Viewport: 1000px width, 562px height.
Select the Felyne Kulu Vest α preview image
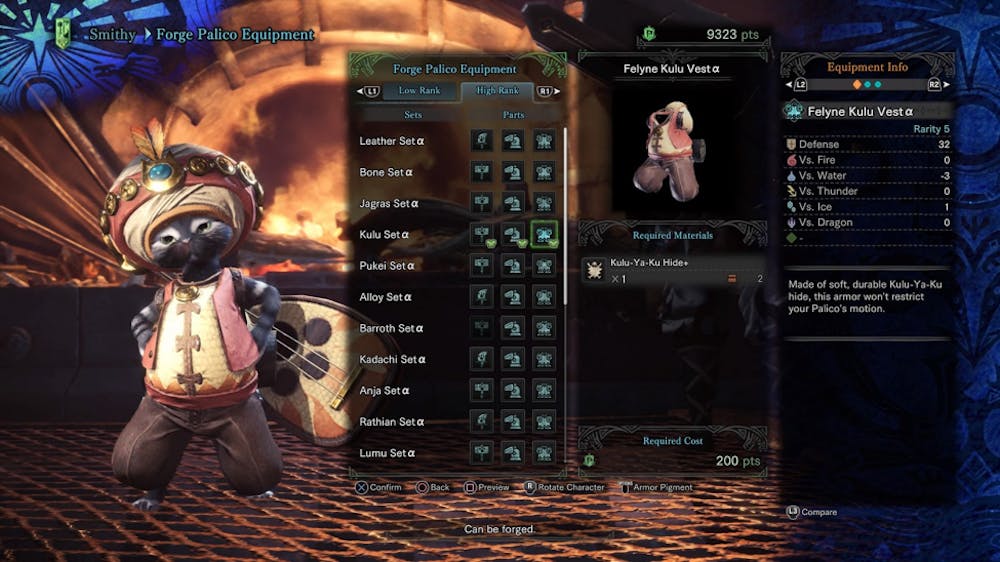coord(672,149)
